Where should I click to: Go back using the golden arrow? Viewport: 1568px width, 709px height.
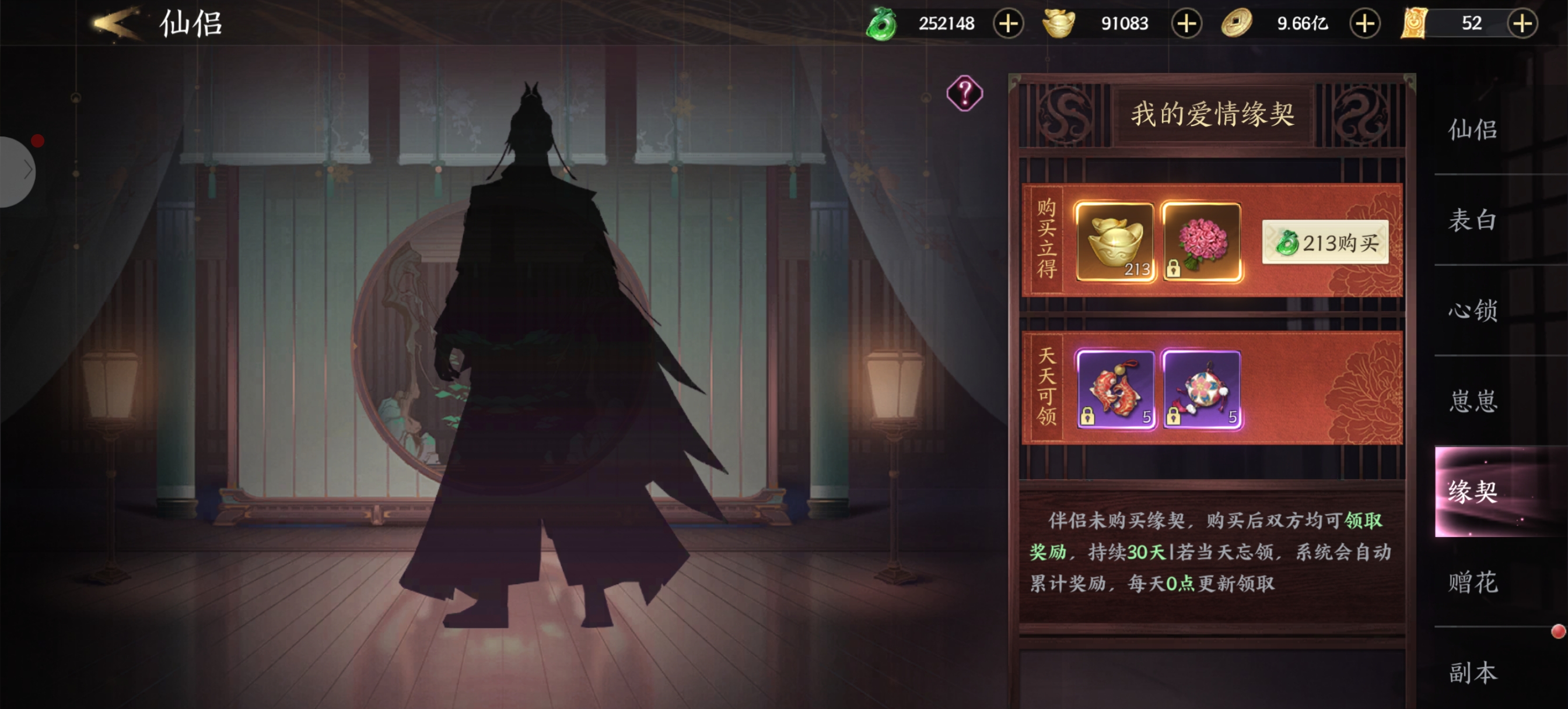click(x=116, y=24)
